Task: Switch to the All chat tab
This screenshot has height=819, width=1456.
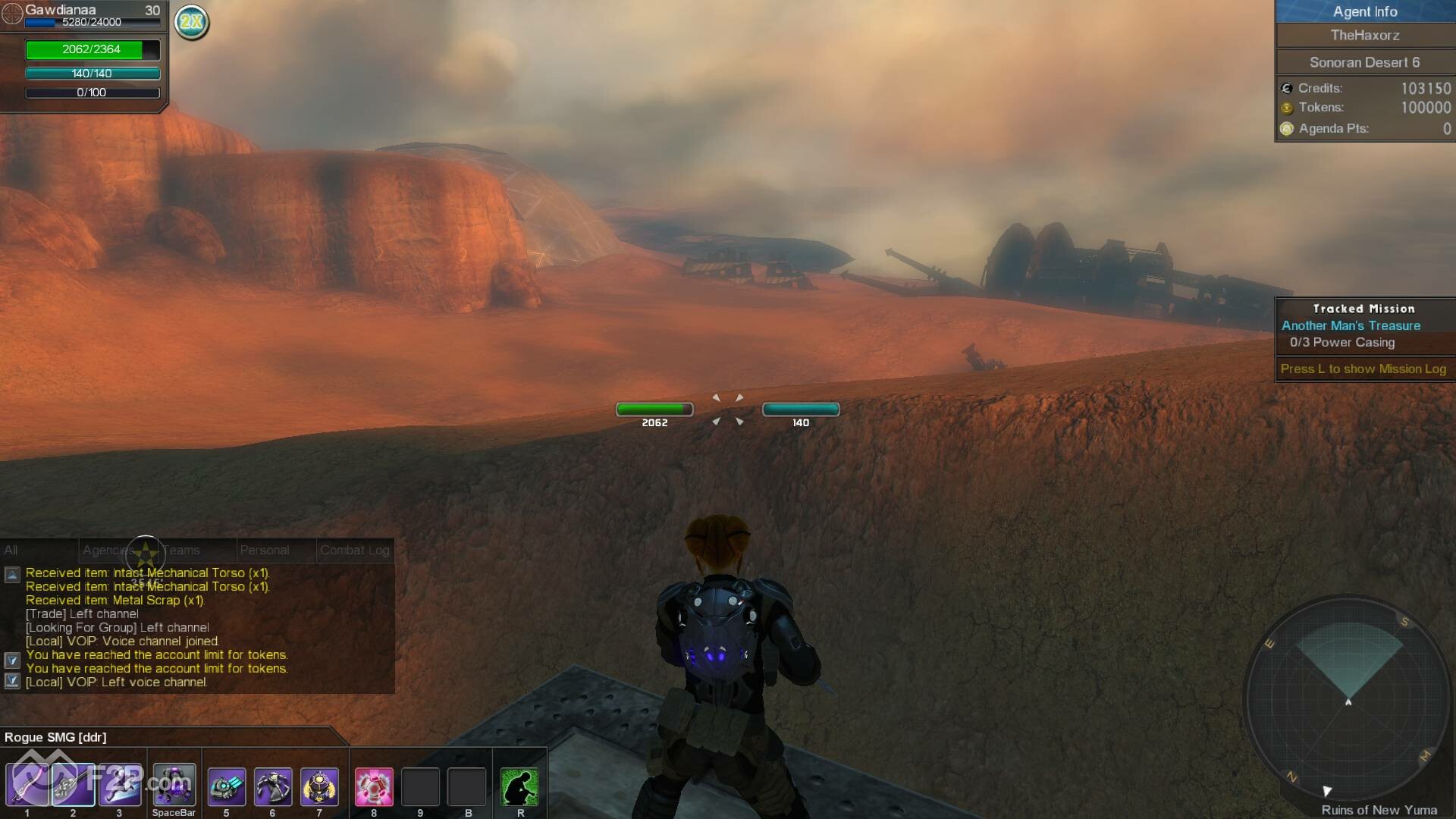Action: click(x=11, y=550)
